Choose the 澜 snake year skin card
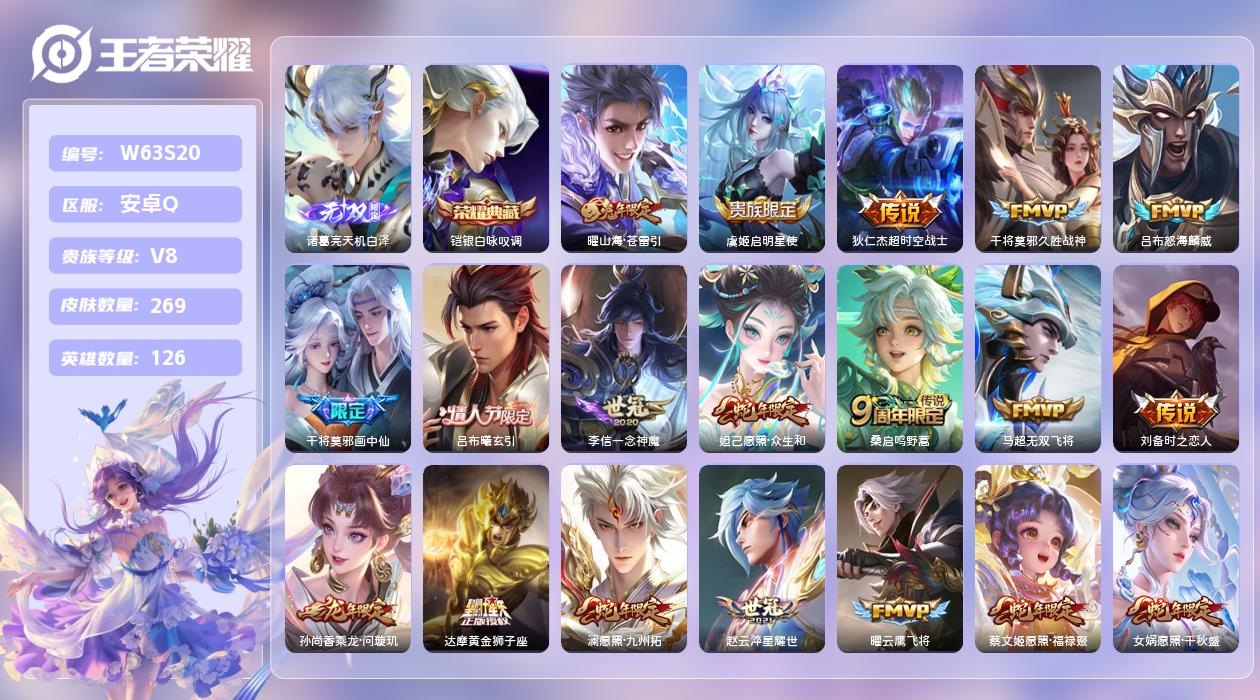Screen dimensions: 1260x700 point(624,558)
